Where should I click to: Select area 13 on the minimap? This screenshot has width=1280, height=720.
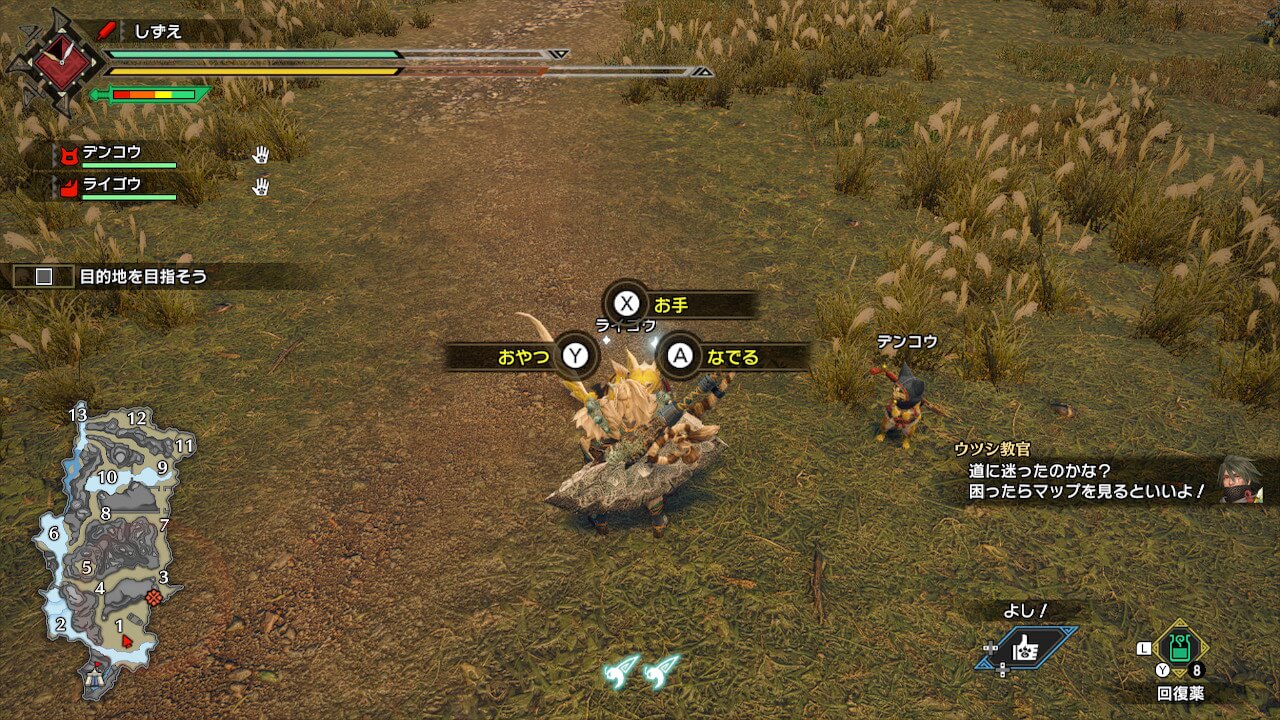[78, 414]
